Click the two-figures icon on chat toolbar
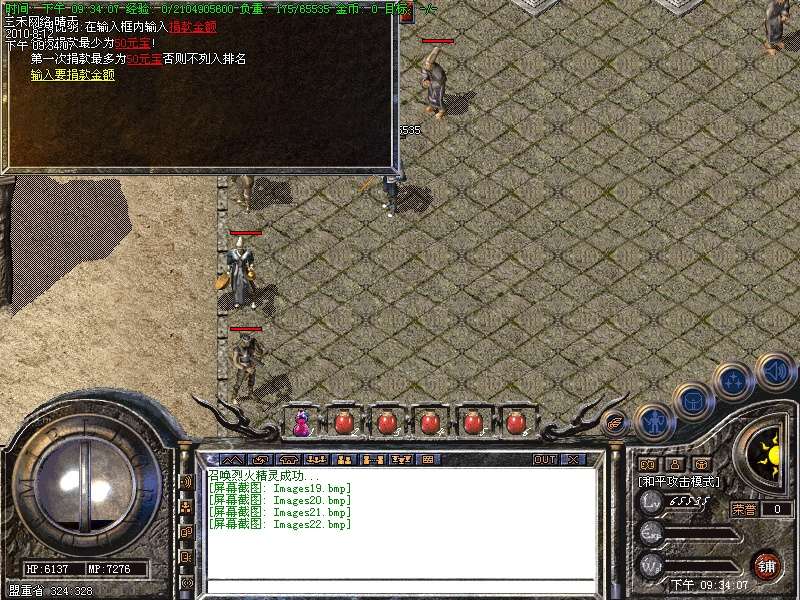 343,459
